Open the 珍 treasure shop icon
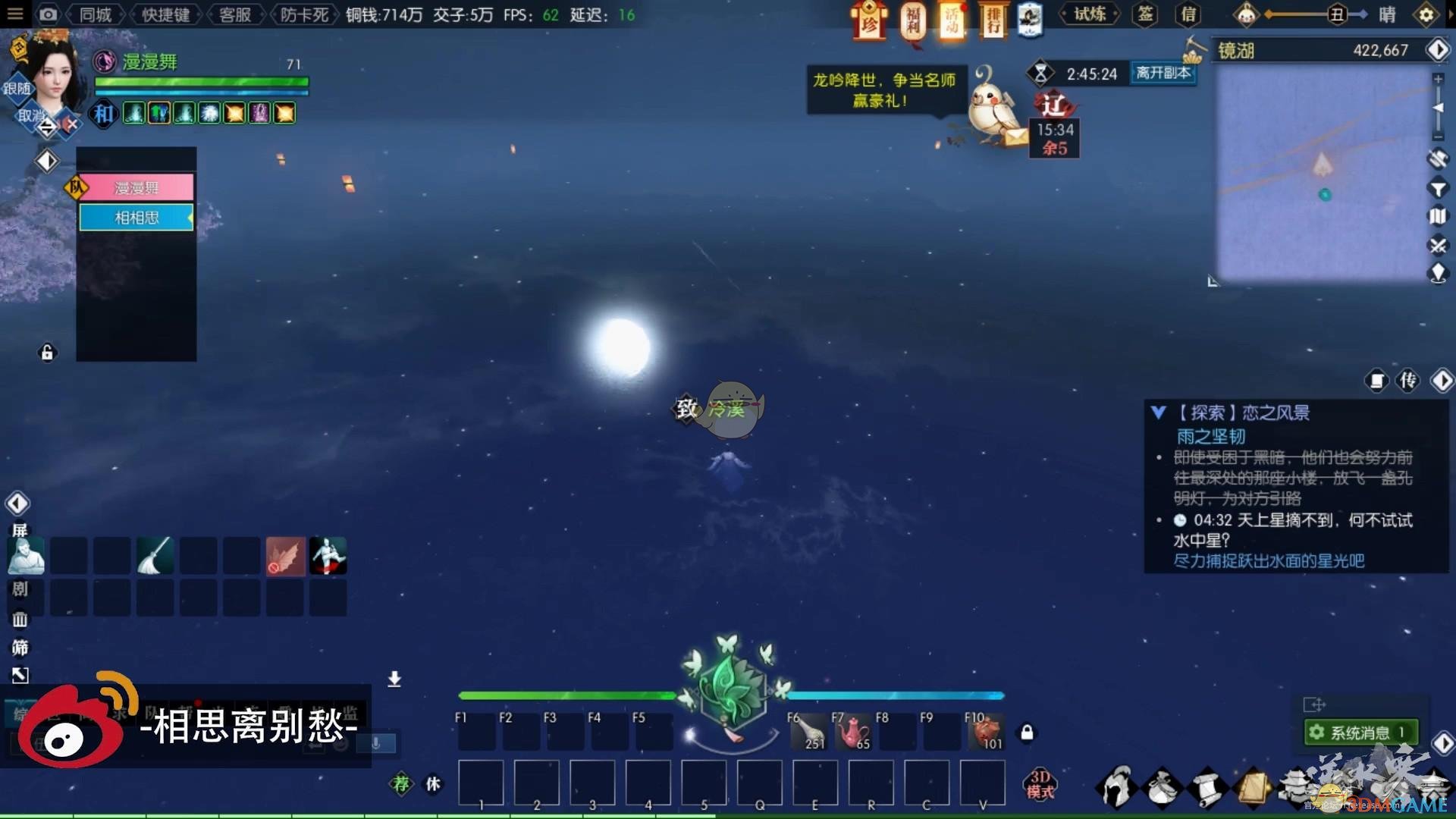Screen dimensions: 1456x819 click(869, 20)
